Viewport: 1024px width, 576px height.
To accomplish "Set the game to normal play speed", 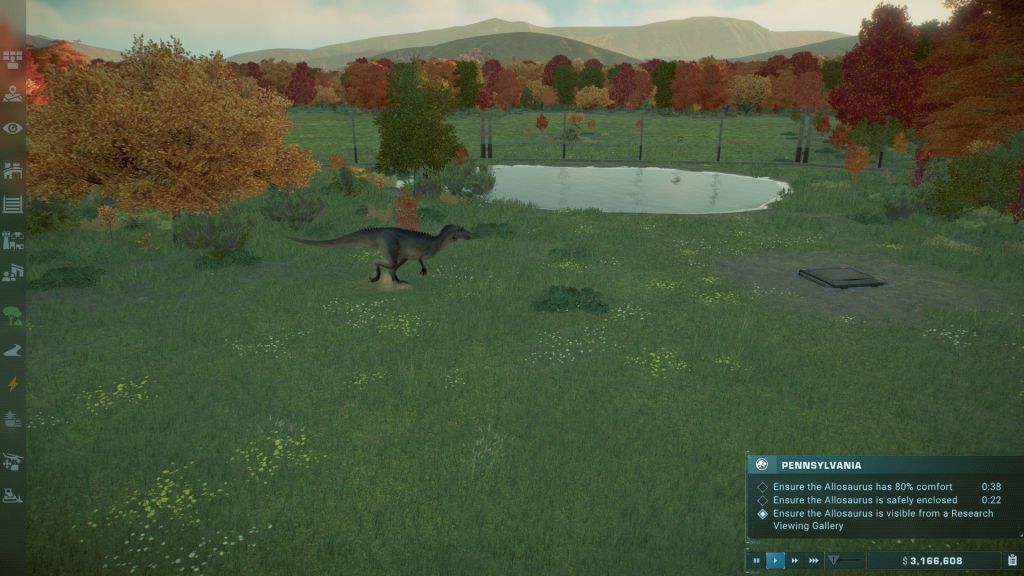I will click(776, 561).
